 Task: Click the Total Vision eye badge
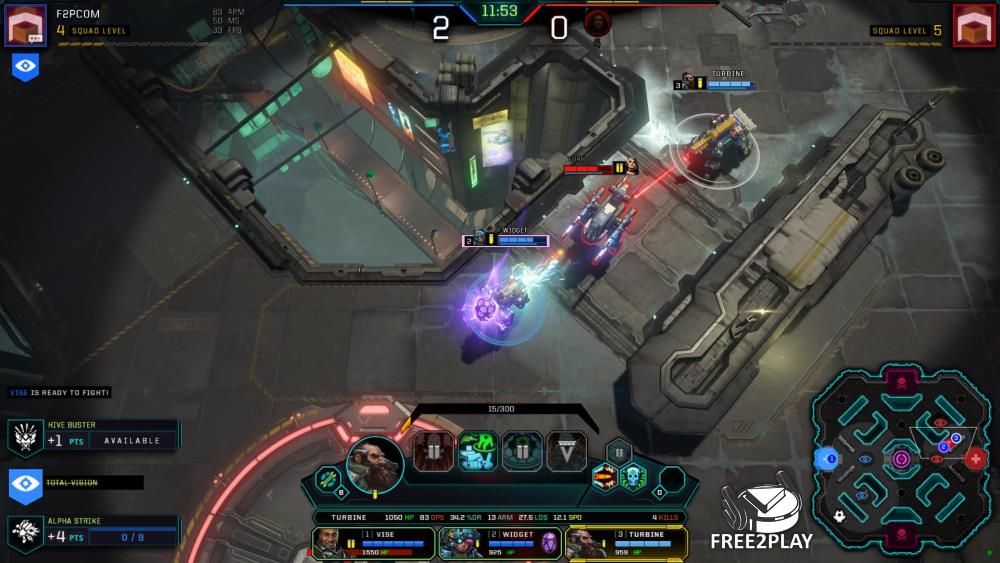pyautogui.click(x=26, y=483)
